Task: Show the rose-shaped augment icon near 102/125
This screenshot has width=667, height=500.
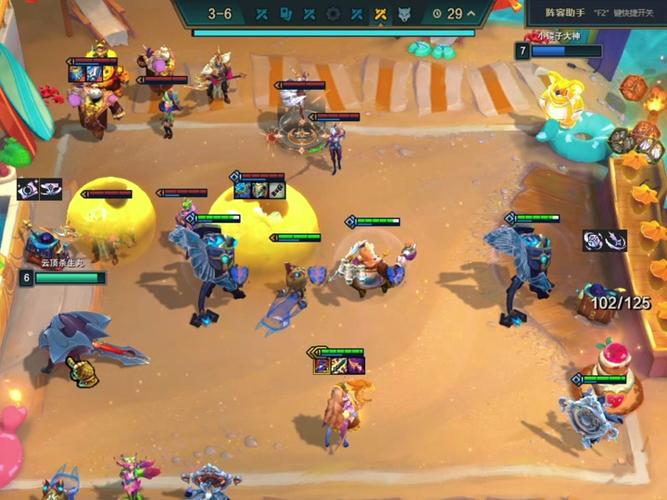Action: point(594,240)
